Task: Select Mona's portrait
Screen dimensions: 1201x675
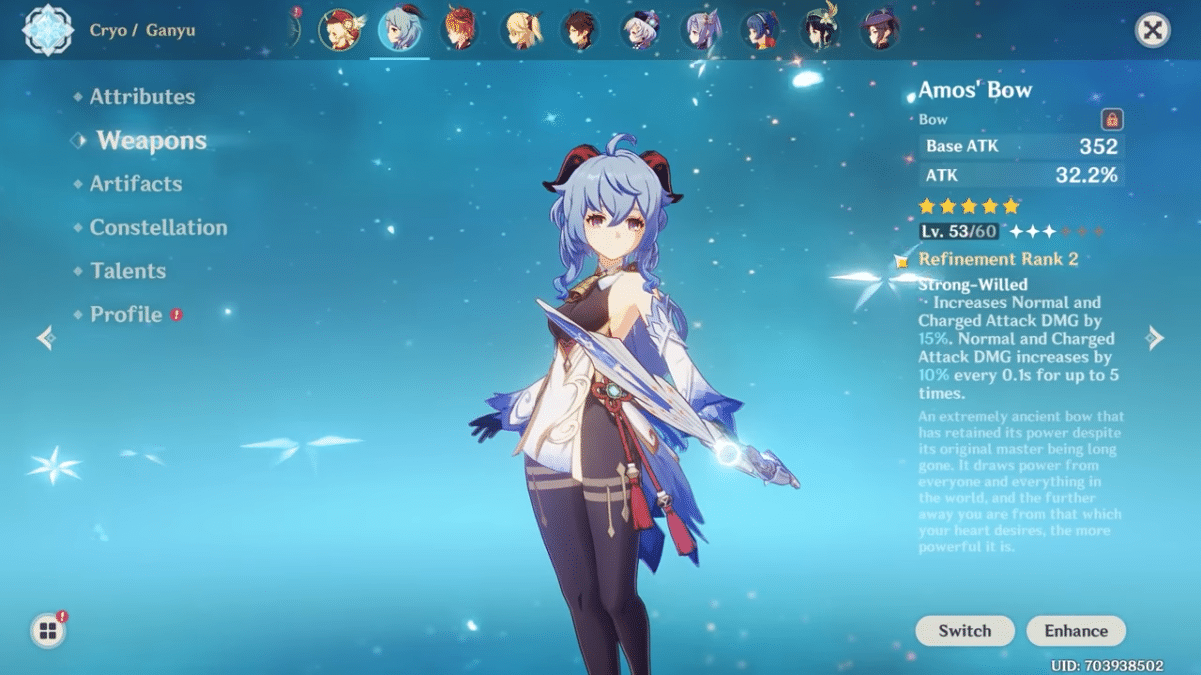Action: (x=881, y=30)
